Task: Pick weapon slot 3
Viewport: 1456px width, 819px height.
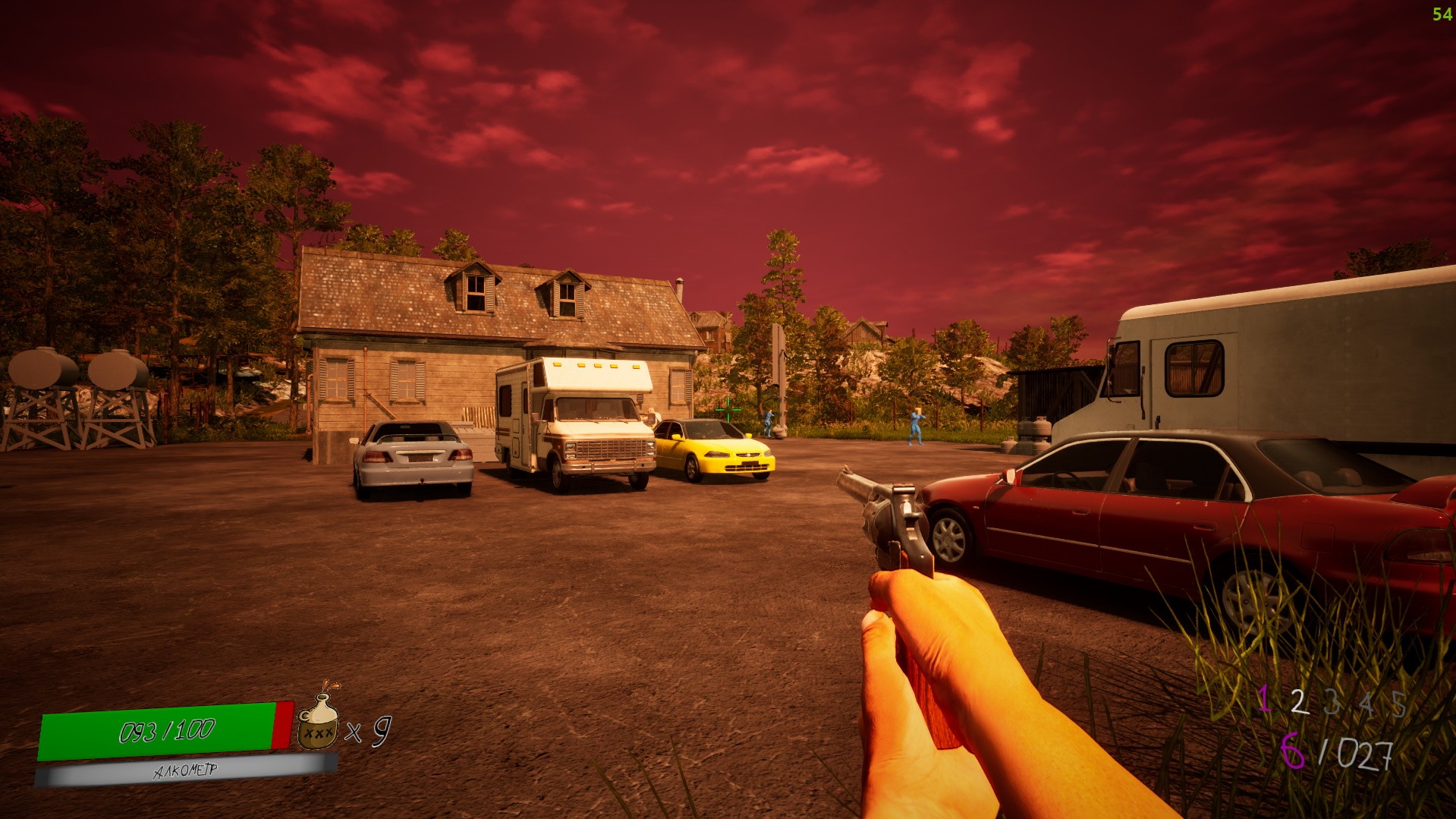Action: point(1332,704)
